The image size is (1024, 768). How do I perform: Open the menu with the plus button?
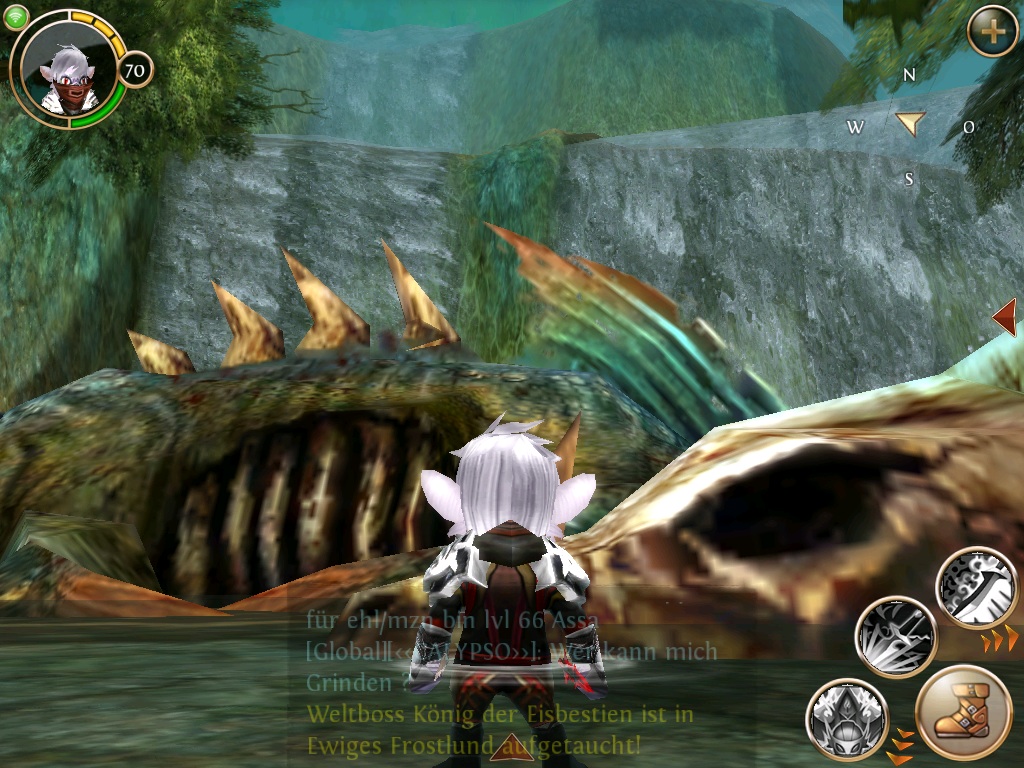tap(992, 32)
